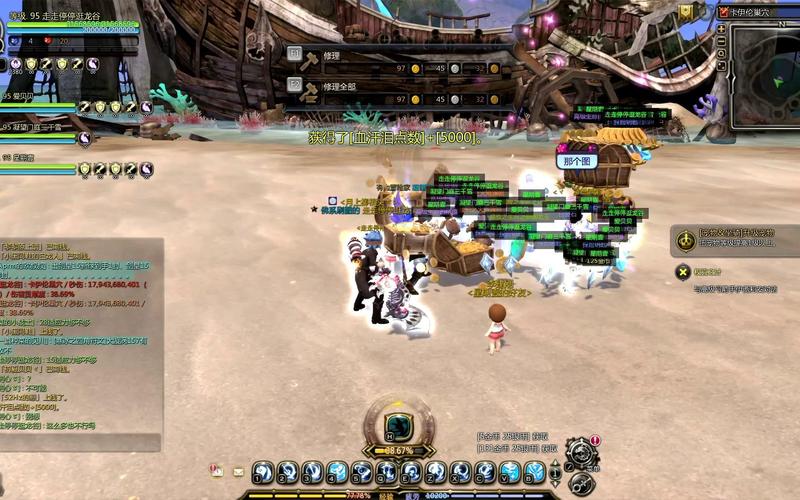Trigger the skill icon labeled Z
Screen dimensions: 800x500
pyautogui.click(x=436, y=471)
